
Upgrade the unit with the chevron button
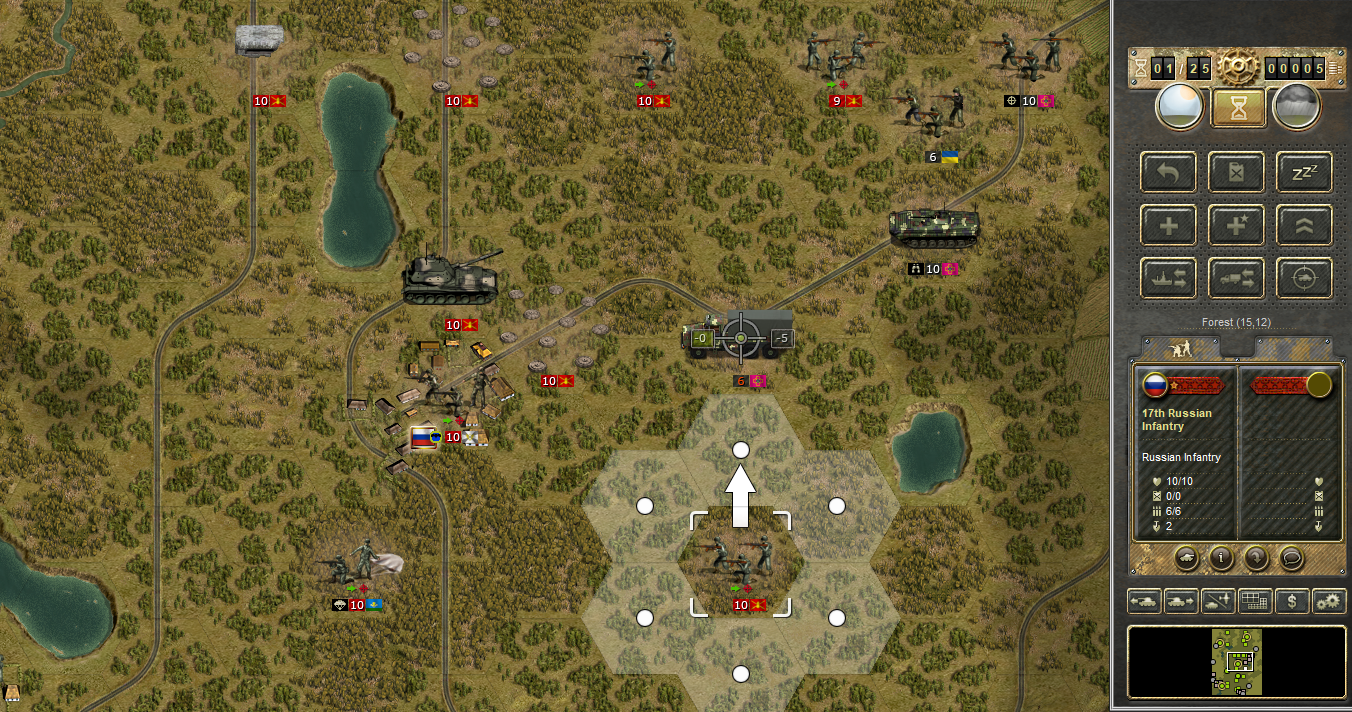[x=1303, y=225]
